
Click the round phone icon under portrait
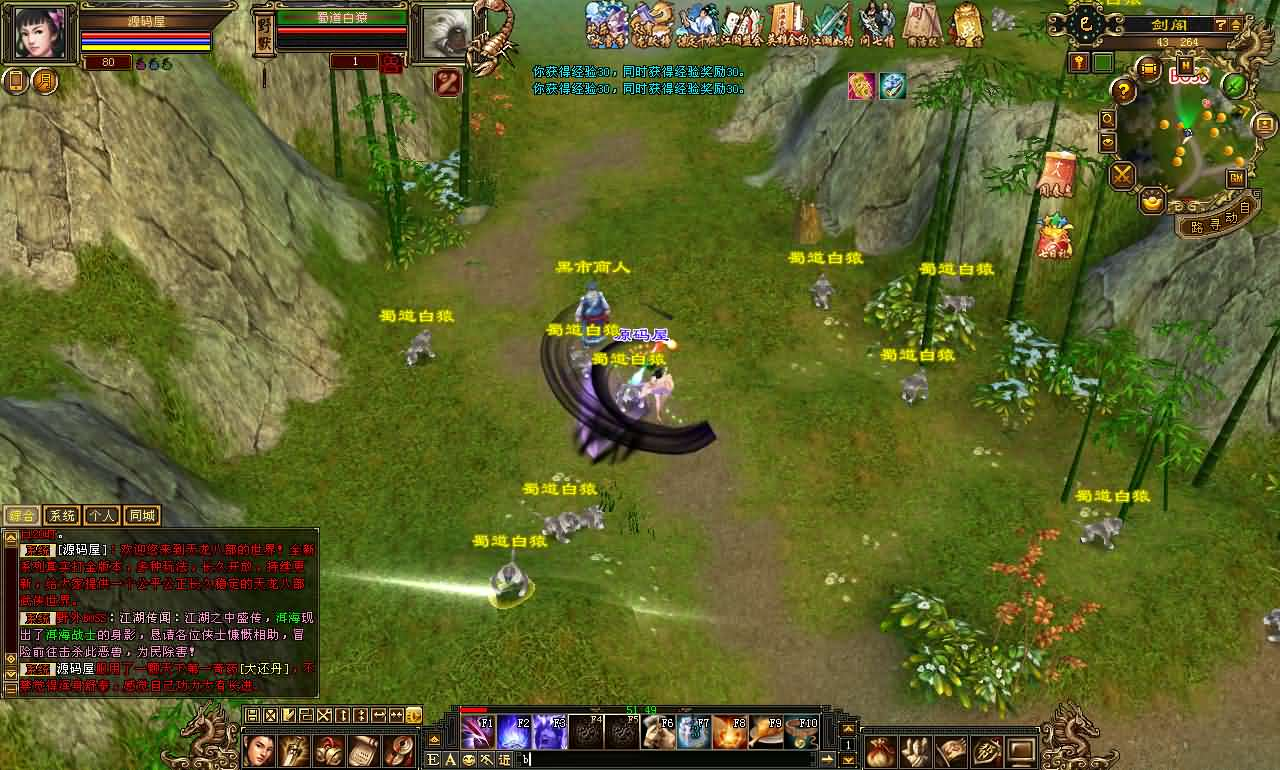coord(16,81)
